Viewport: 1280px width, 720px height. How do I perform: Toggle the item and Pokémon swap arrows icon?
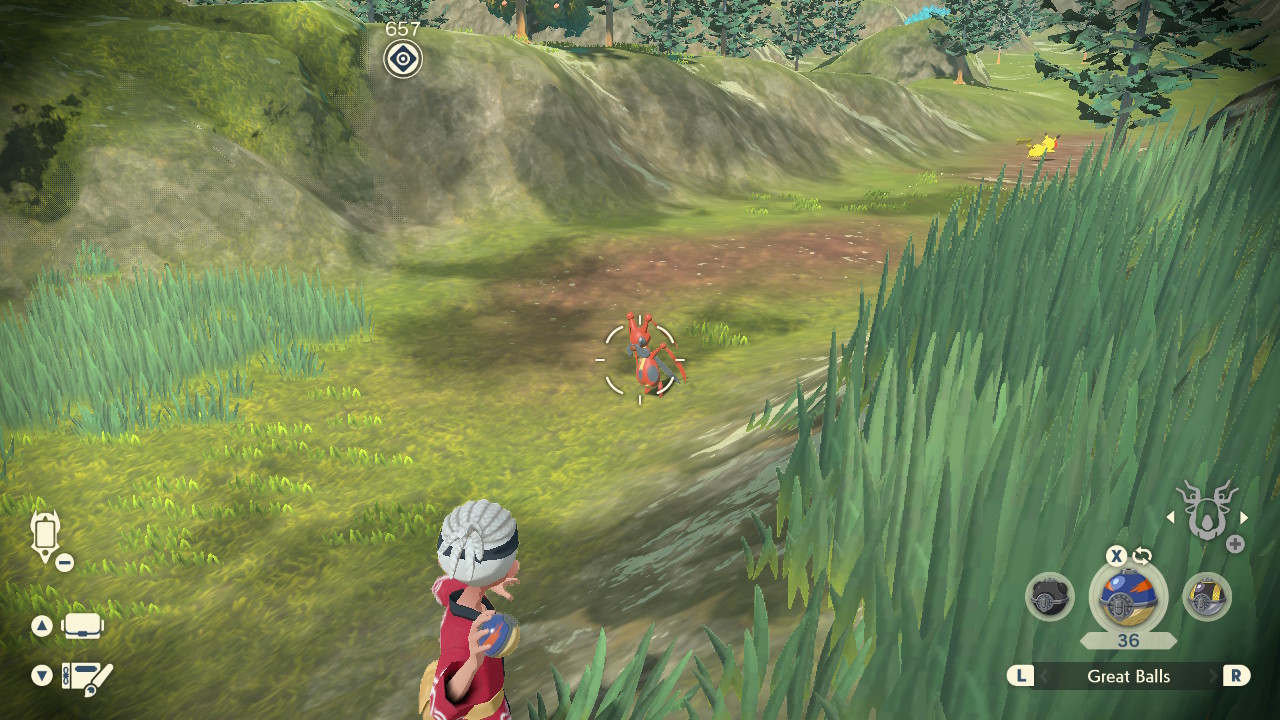[x=1142, y=557]
